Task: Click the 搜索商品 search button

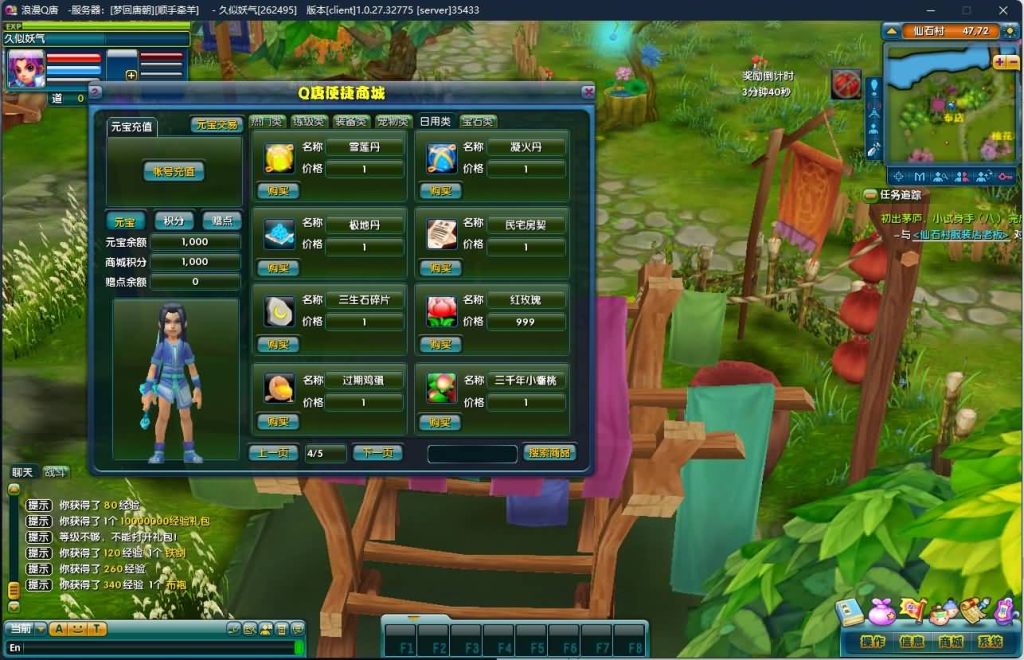Action: (549, 453)
